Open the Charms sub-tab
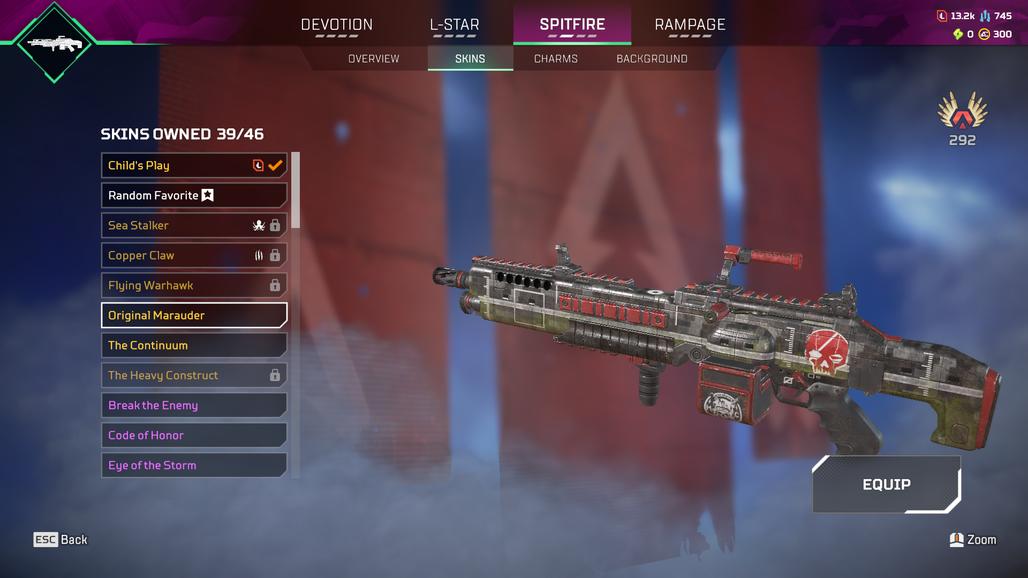This screenshot has width=1028, height=578. coord(556,59)
